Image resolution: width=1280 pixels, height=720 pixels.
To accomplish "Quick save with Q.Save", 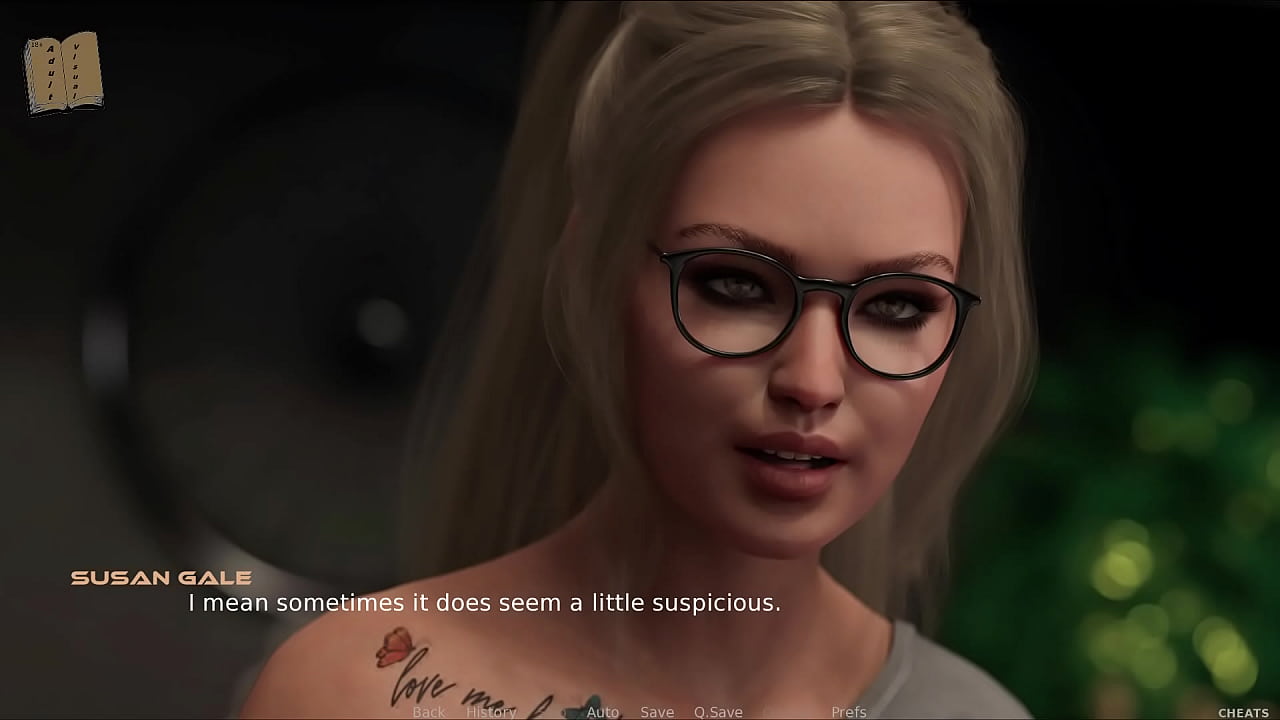I will (719, 712).
